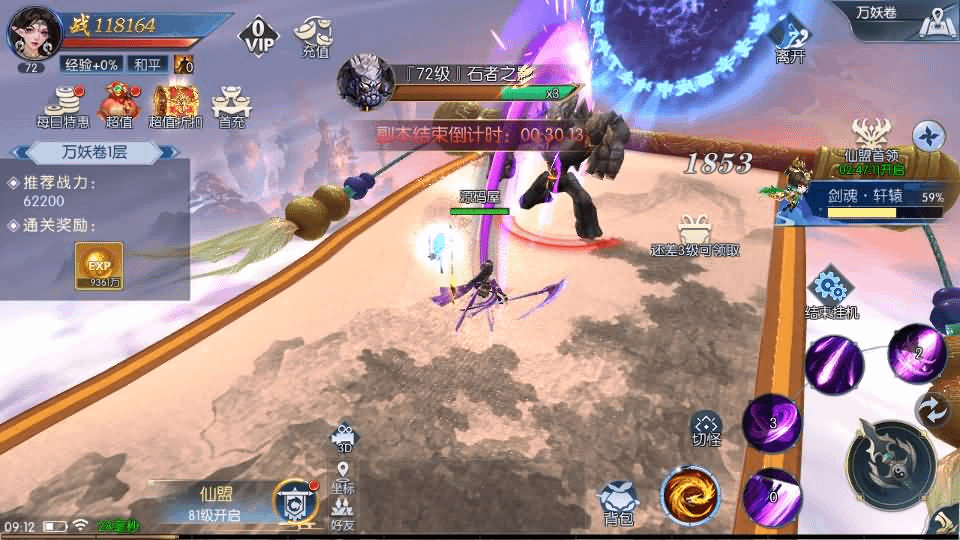Screen dimensions: 960x540
Task: Toggle the 3D camera view
Action: click(343, 438)
